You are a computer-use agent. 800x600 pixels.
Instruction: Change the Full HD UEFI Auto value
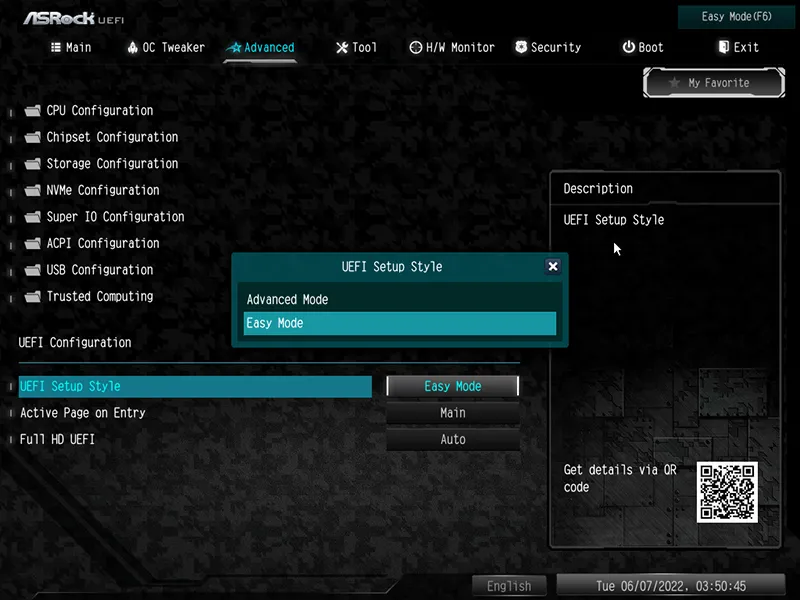453,440
